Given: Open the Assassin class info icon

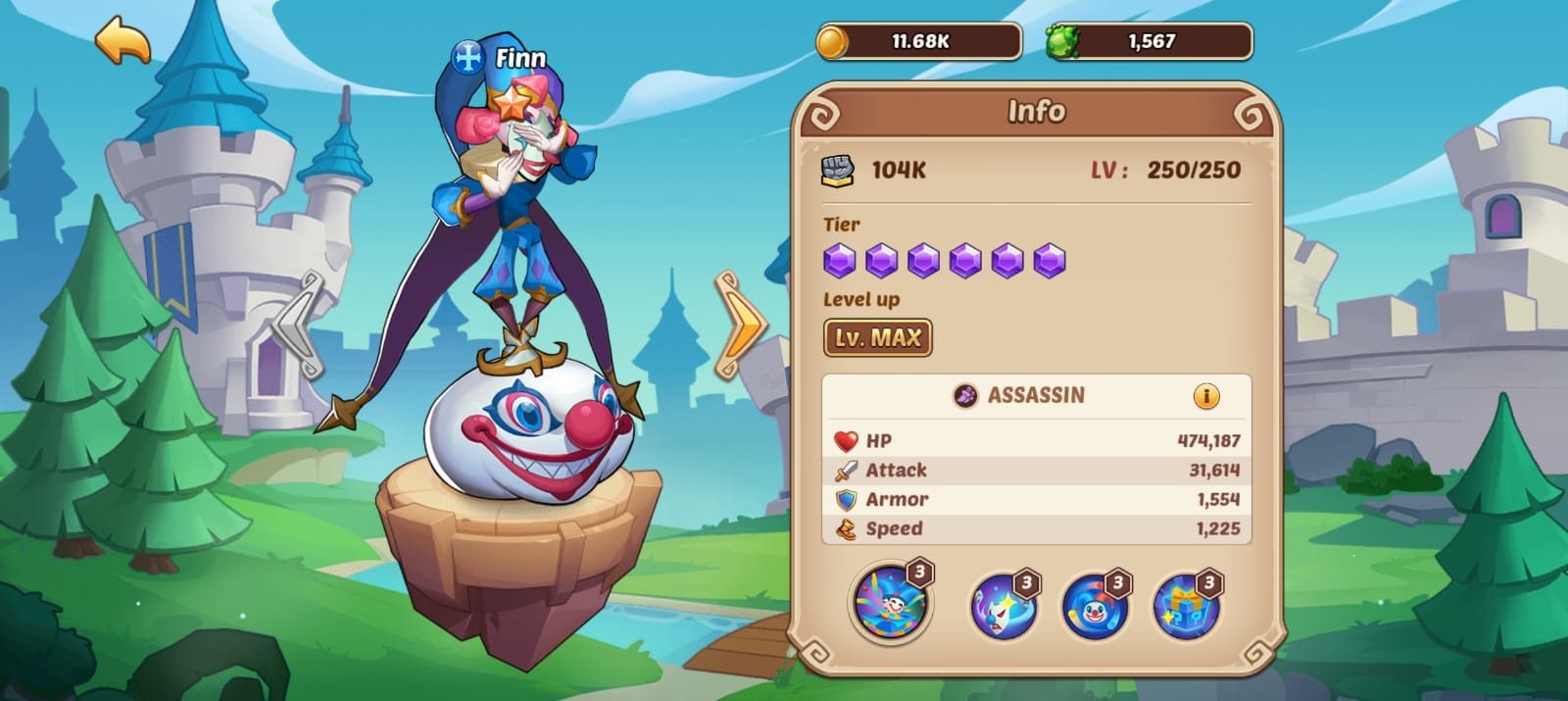Looking at the screenshot, I should point(1206,396).
